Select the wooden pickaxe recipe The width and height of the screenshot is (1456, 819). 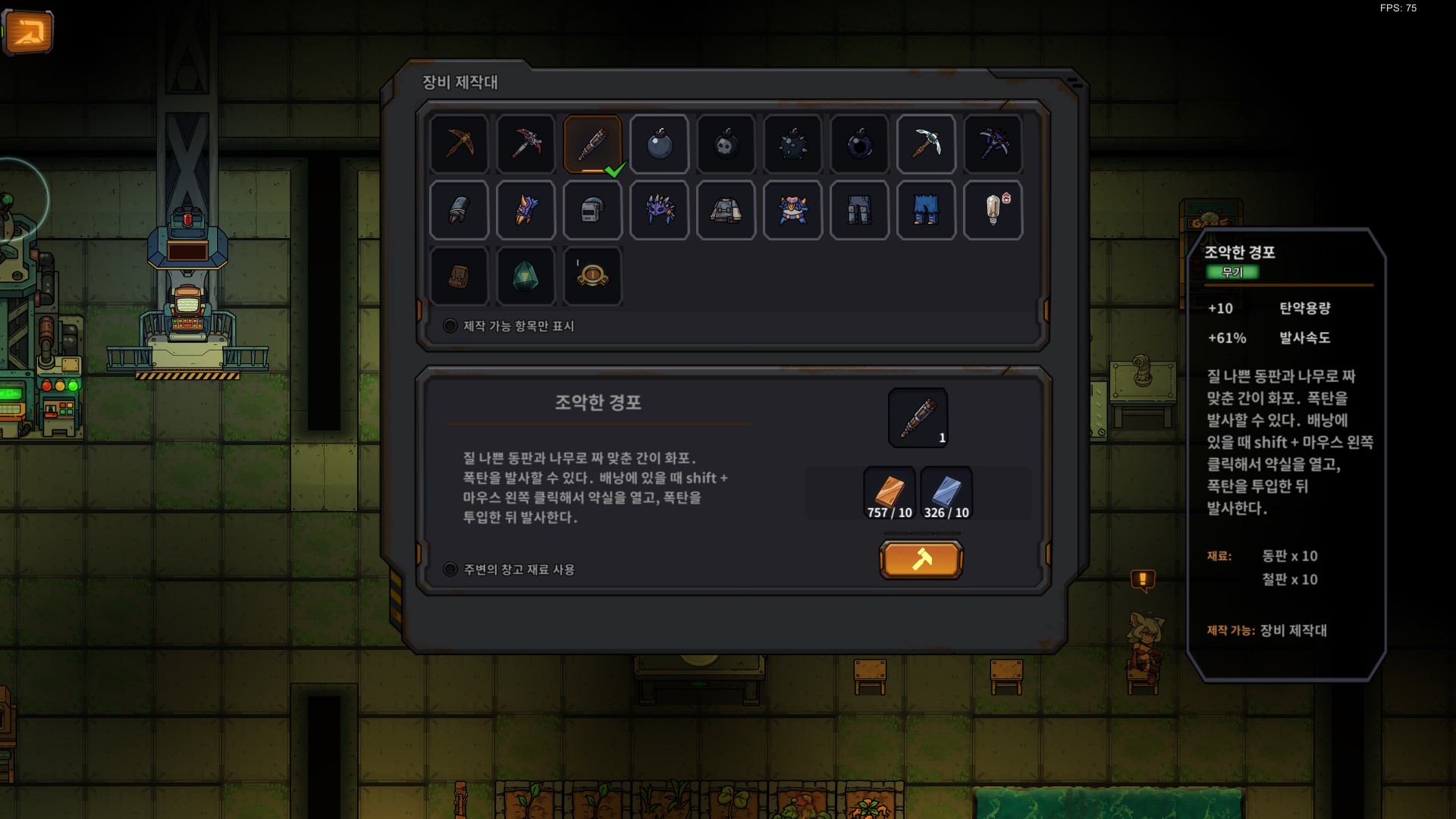pos(460,144)
